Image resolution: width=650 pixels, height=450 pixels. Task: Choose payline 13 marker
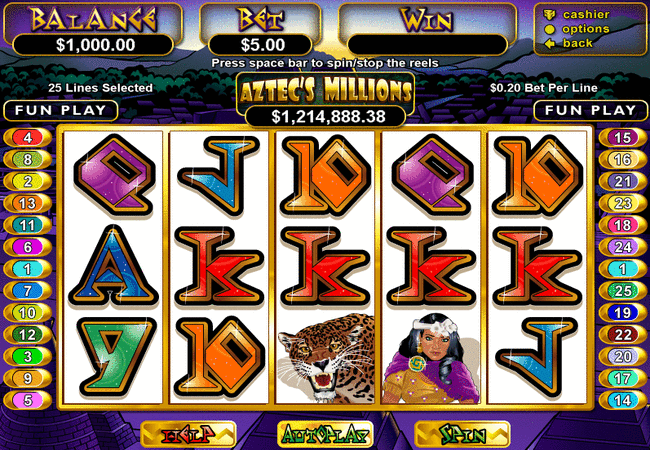27,203
